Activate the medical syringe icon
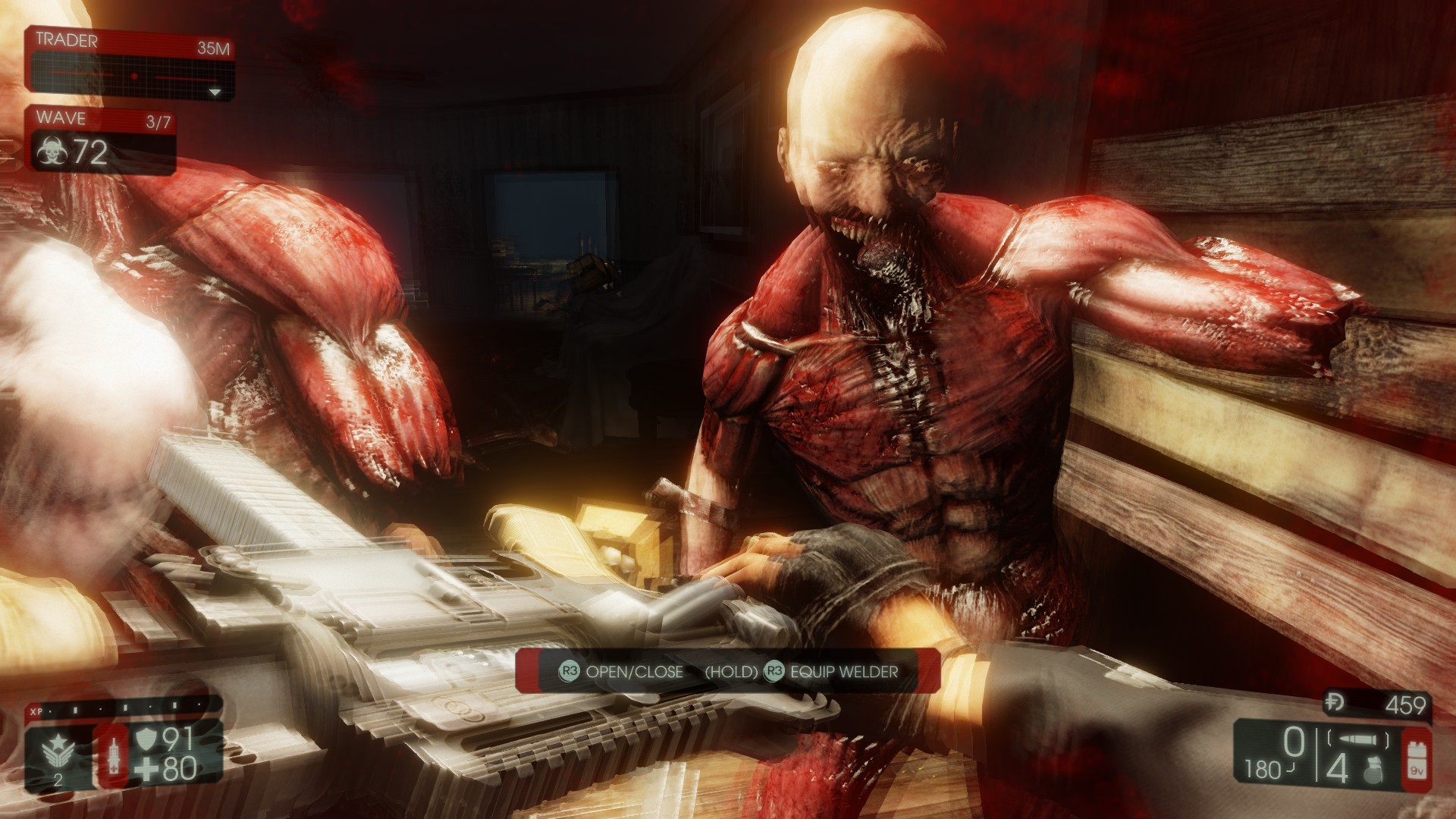Screen dimensions: 1456x819 [111, 755]
